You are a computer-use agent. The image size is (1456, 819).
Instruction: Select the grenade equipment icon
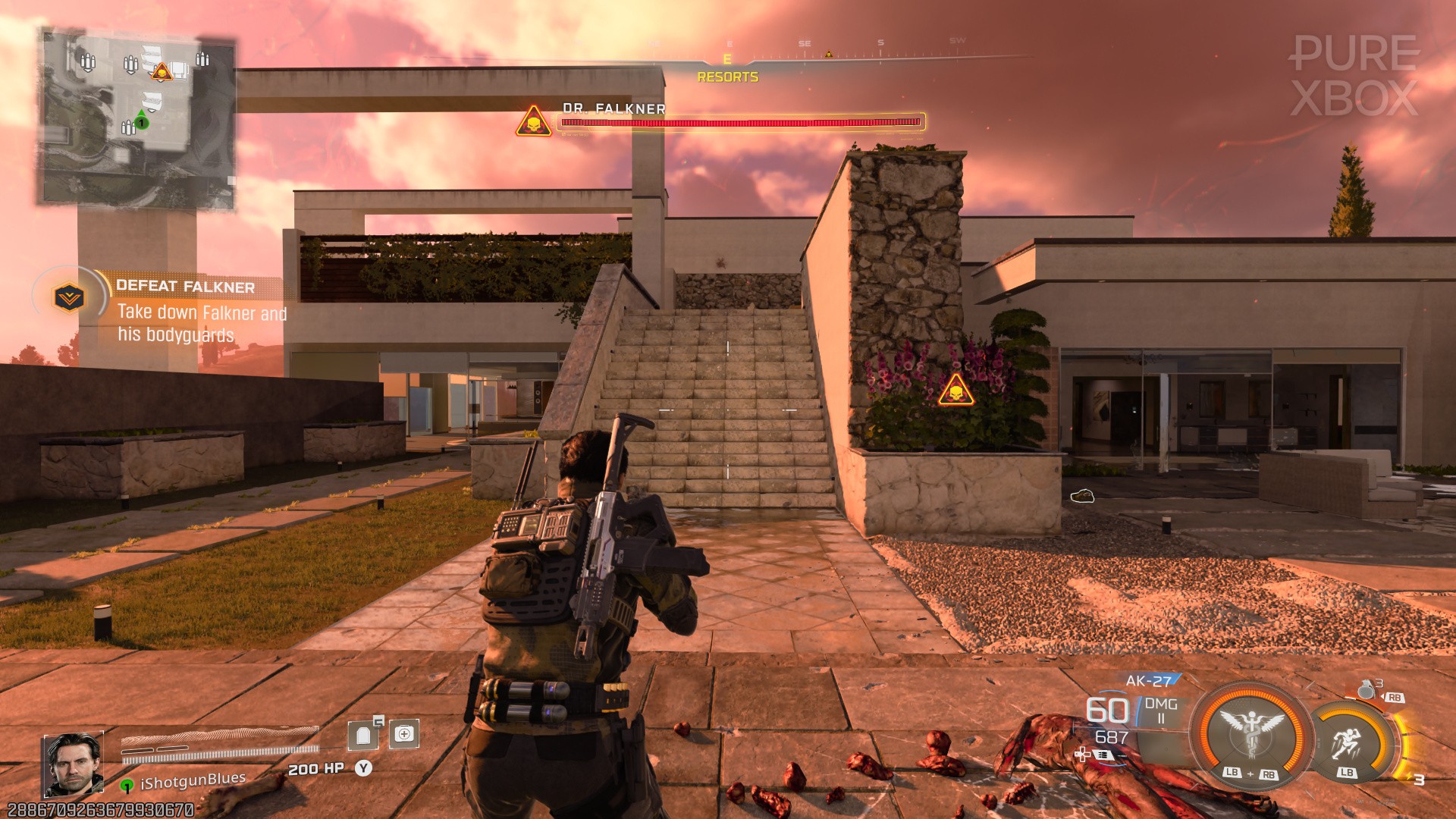1367,689
